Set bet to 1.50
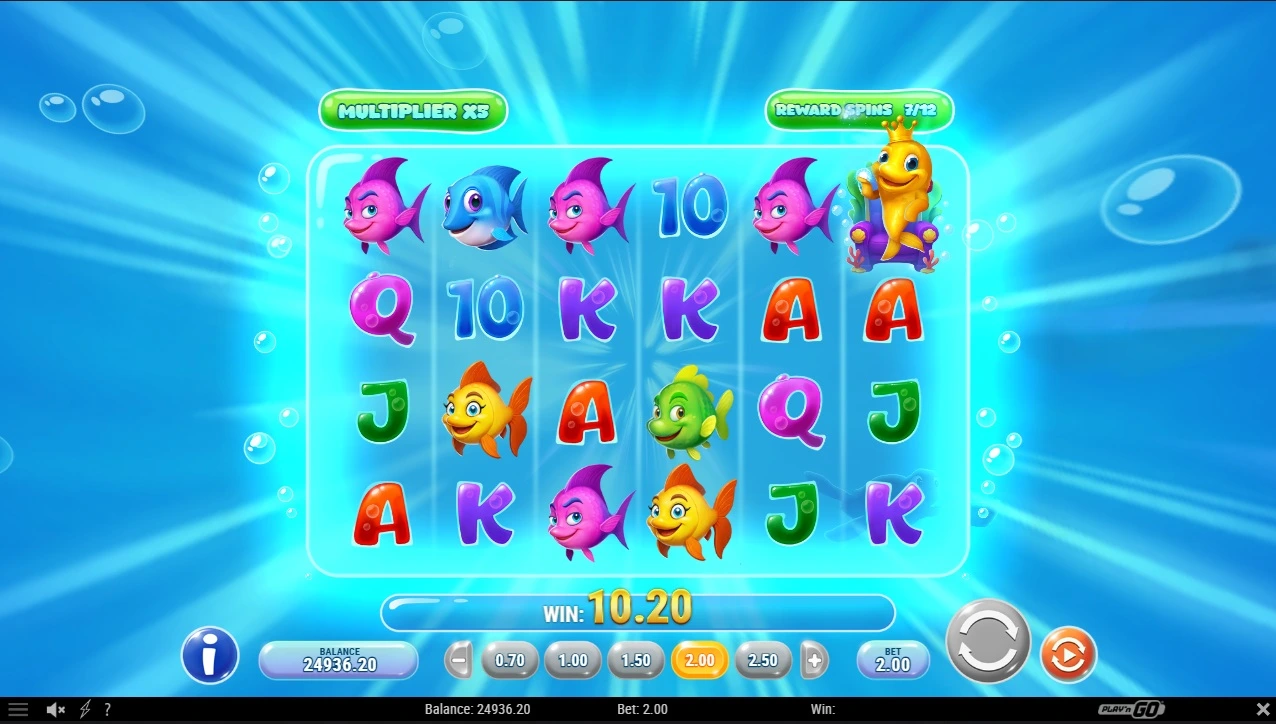 click(636, 660)
